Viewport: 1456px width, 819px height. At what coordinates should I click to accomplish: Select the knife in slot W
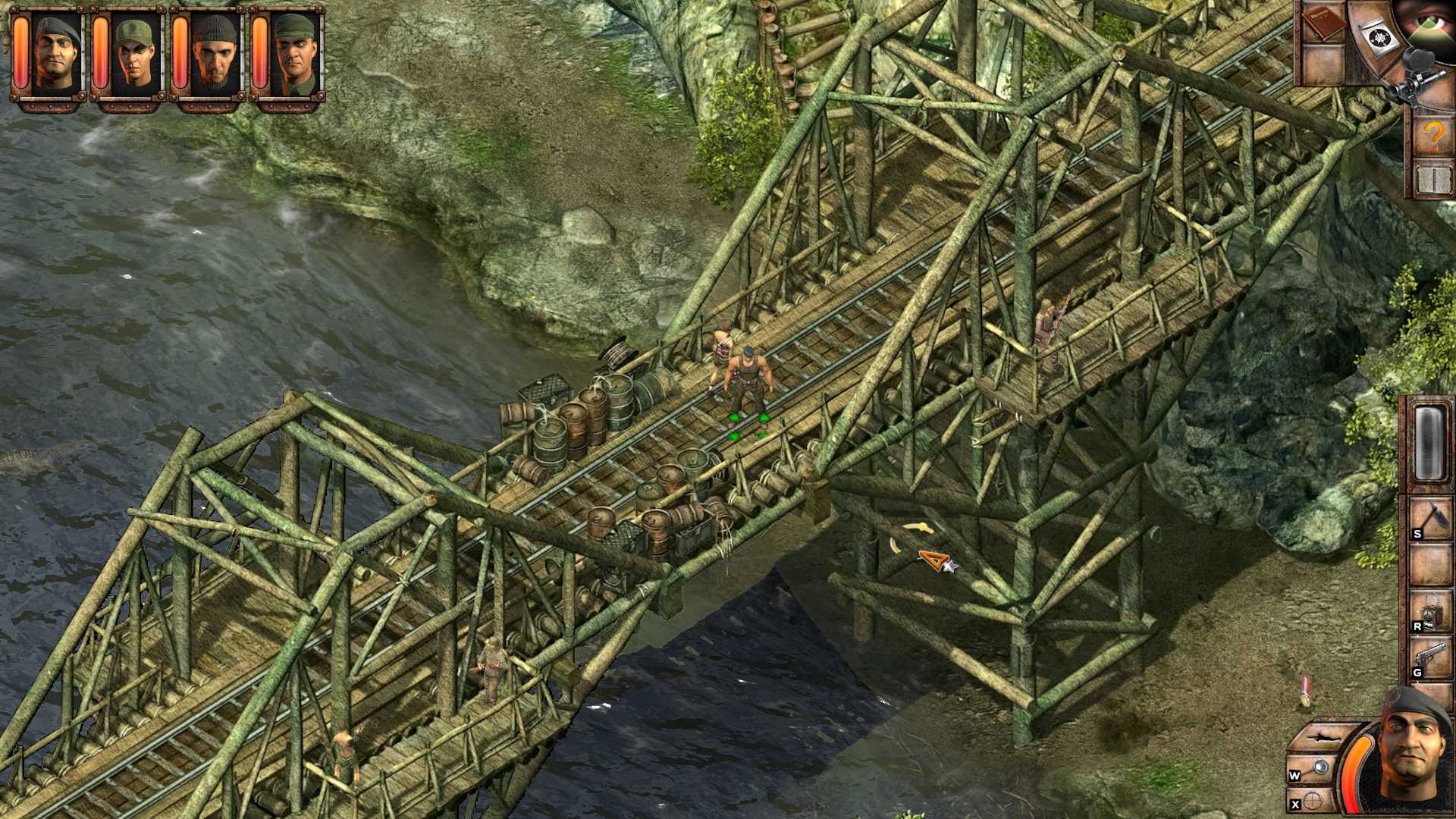pyautogui.click(x=1321, y=737)
